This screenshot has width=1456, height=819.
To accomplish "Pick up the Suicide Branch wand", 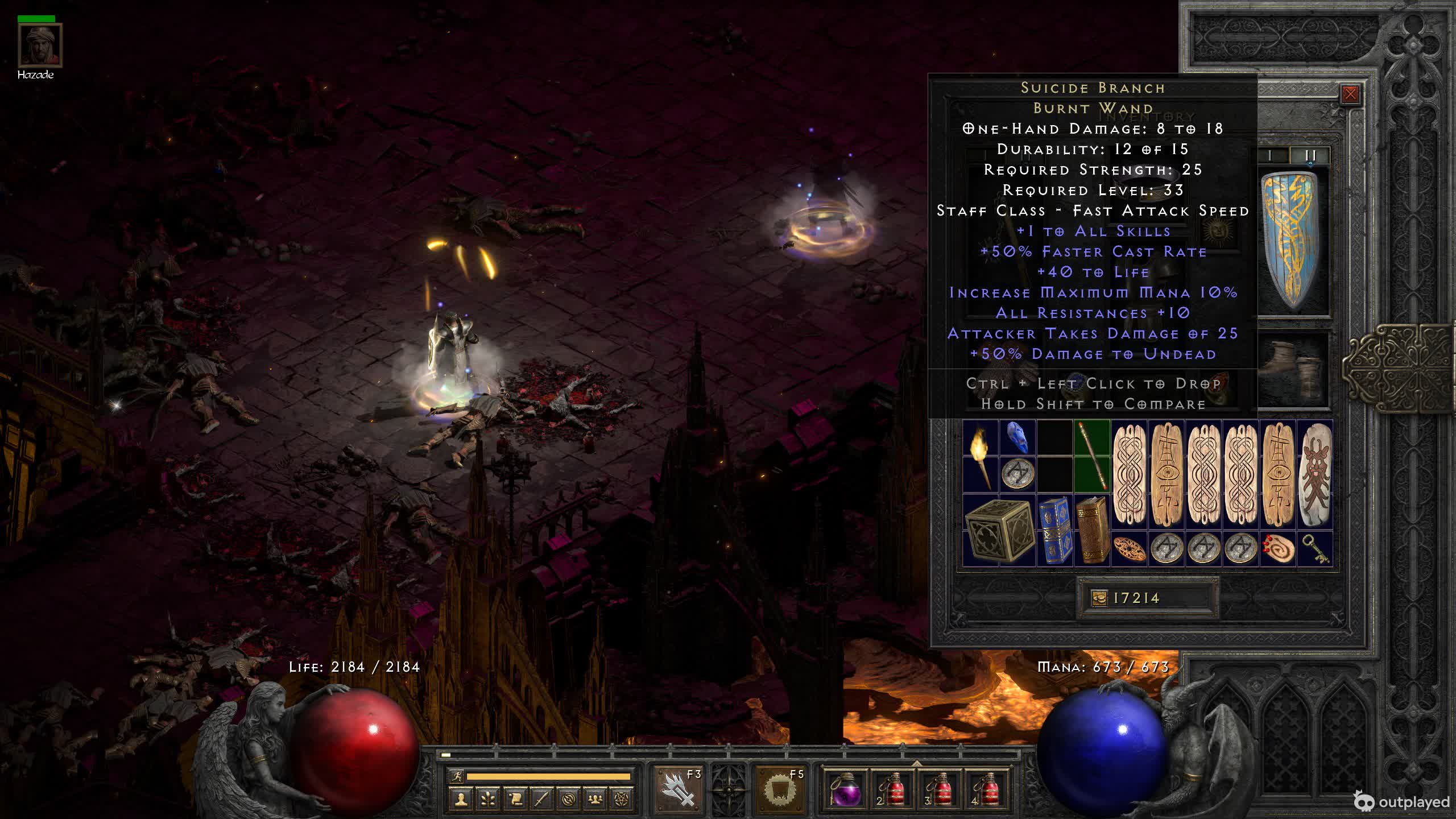I will click(1093, 456).
